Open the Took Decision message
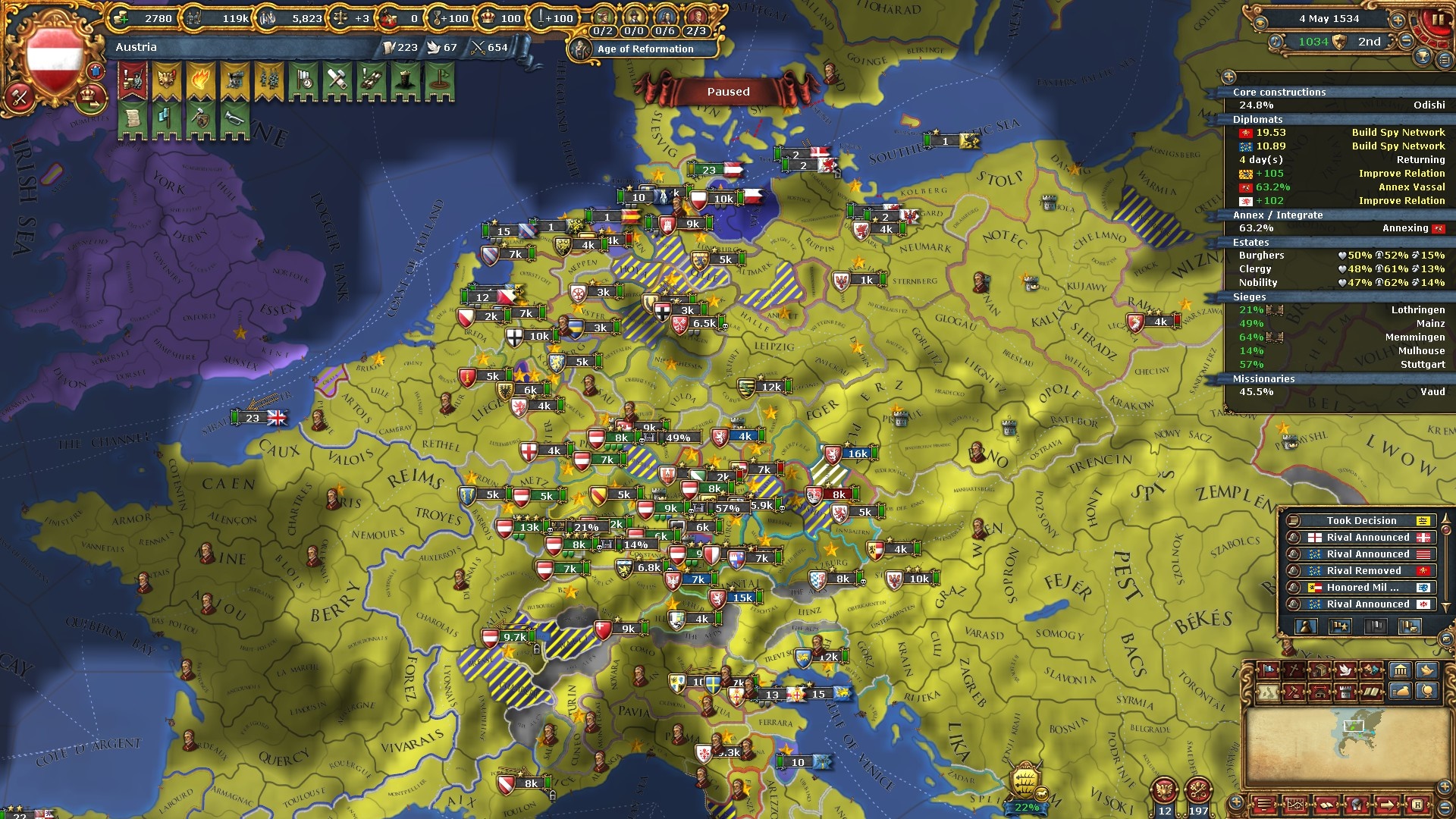The image size is (1456, 819). coord(1360,521)
